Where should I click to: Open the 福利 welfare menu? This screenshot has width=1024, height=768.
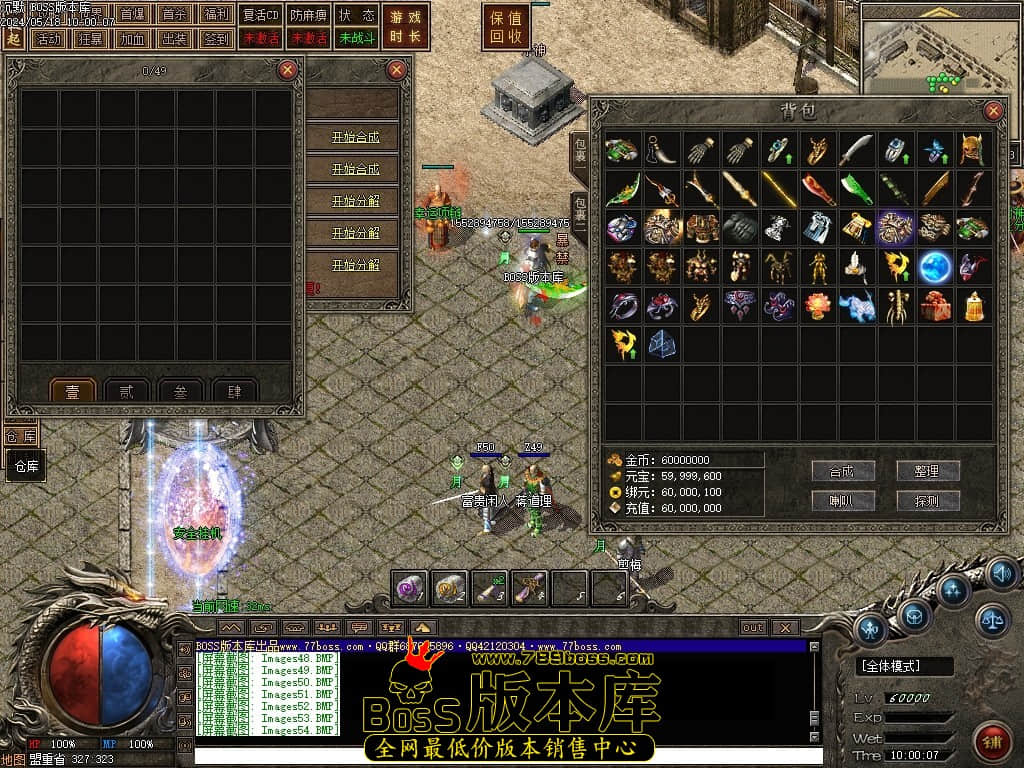tap(216, 15)
